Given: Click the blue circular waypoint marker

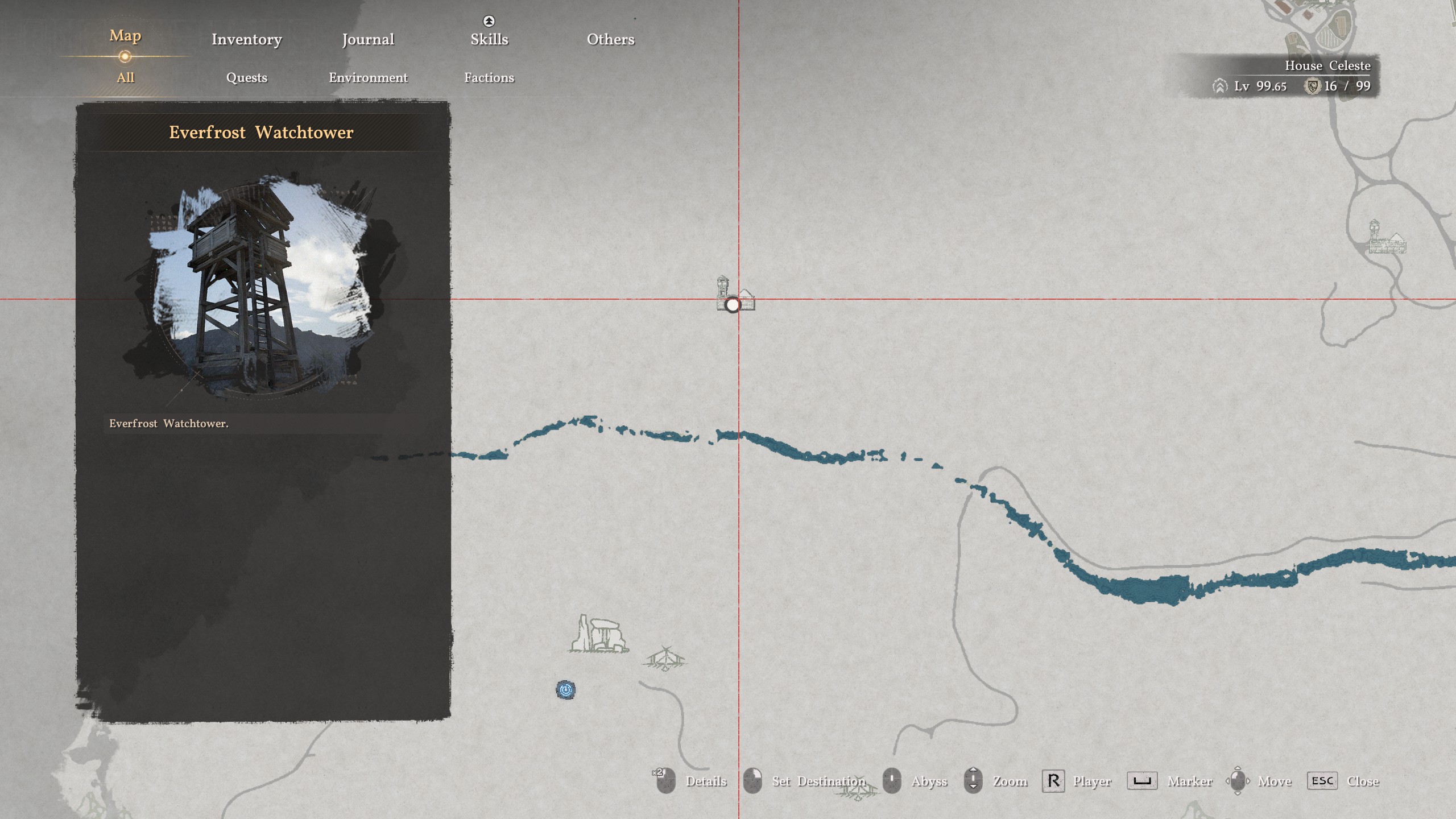Looking at the screenshot, I should tap(565, 690).
